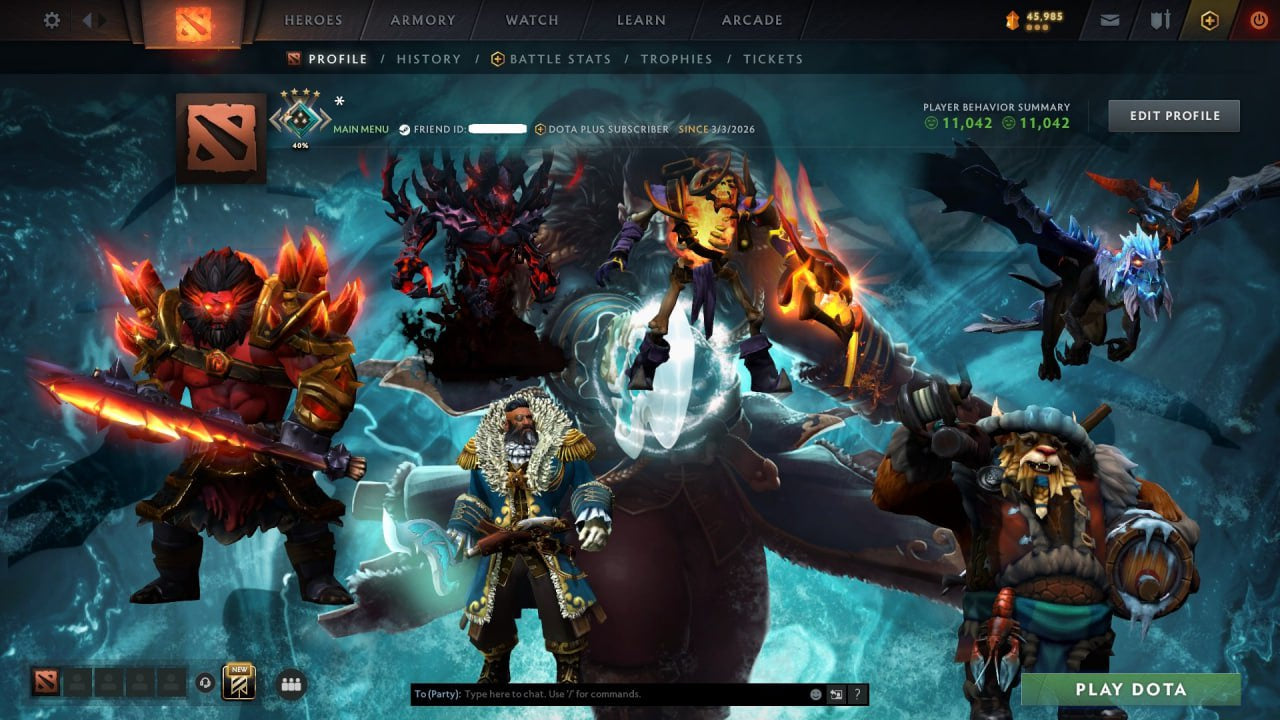This screenshot has width=1280, height=720.
Task: Click the notification bell near party slots
Action: tap(205, 680)
